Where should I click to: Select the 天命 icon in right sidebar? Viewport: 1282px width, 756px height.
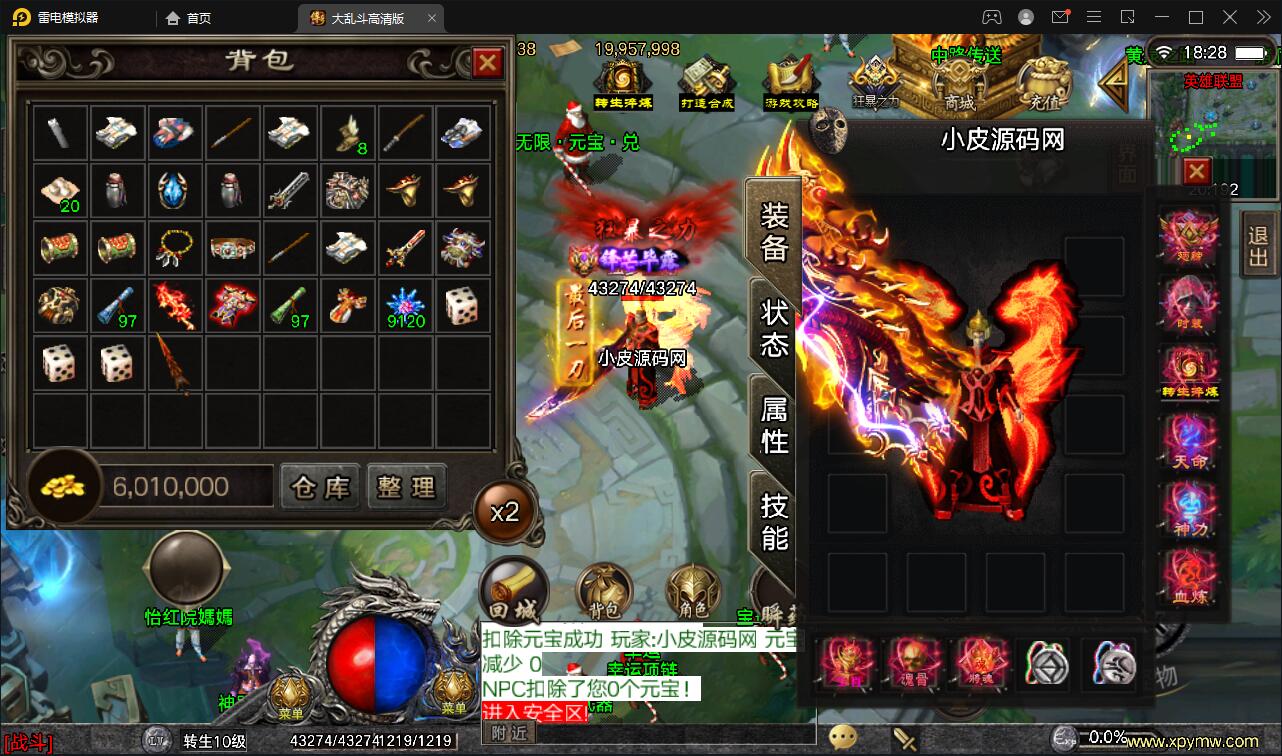click(1190, 440)
